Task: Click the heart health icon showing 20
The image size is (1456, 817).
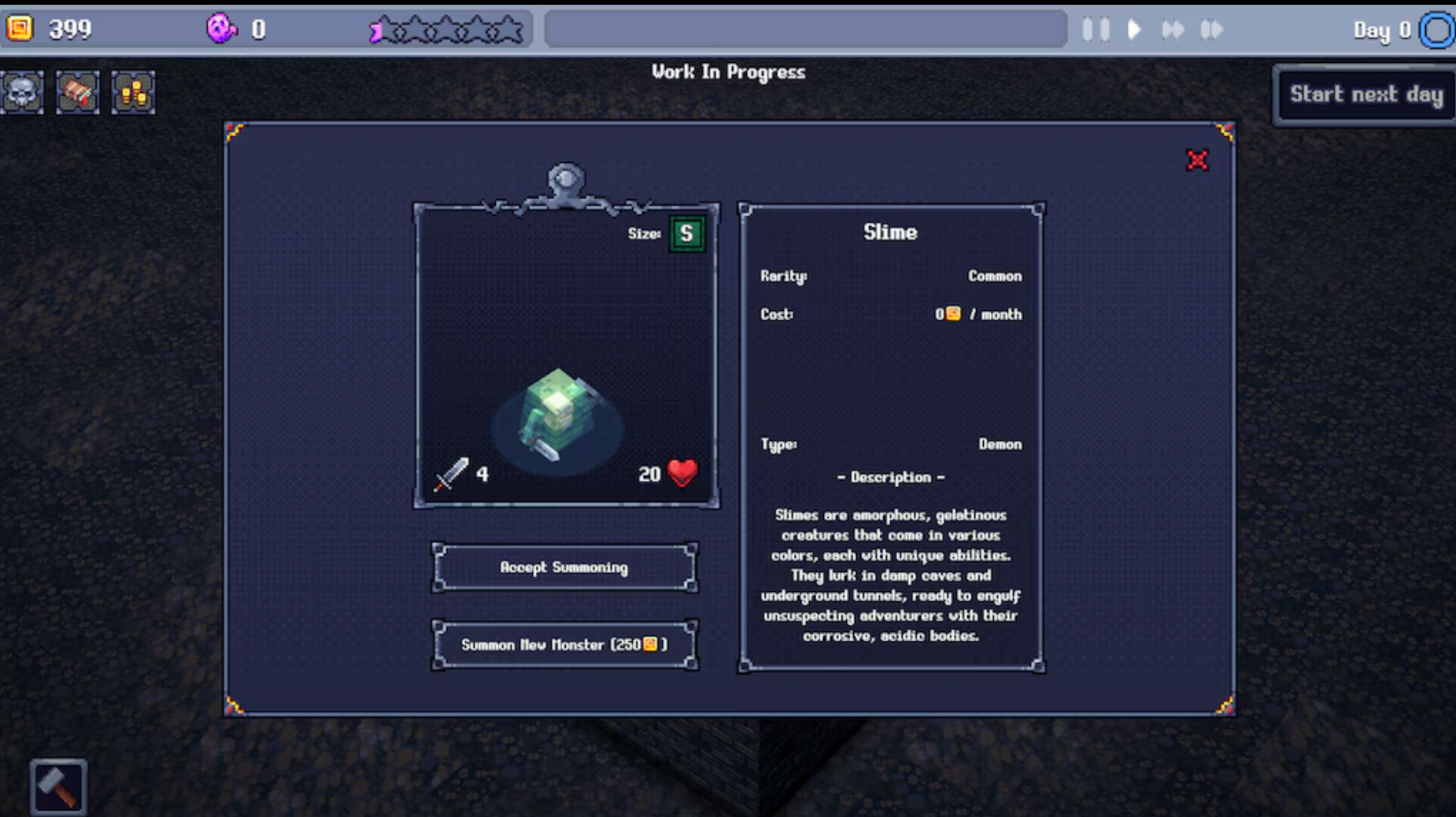Action: pos(680,473)
